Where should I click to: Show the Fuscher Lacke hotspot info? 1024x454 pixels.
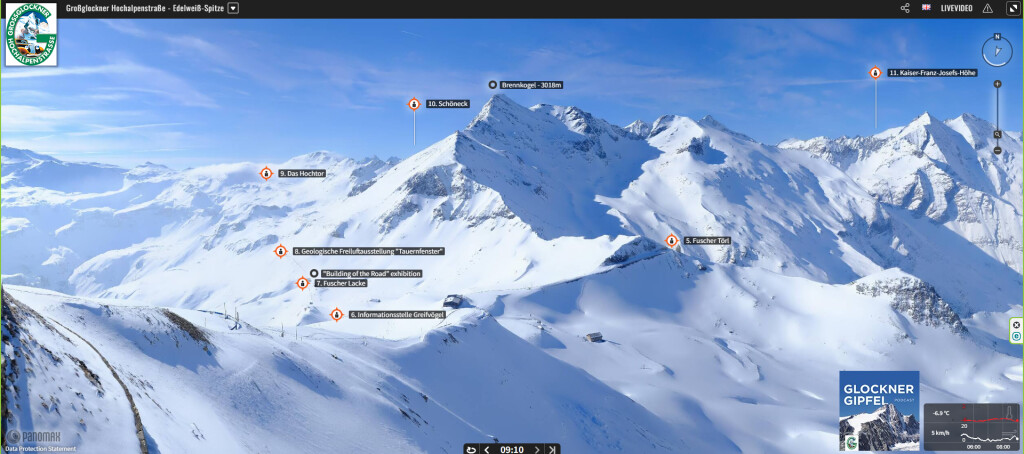303,283
